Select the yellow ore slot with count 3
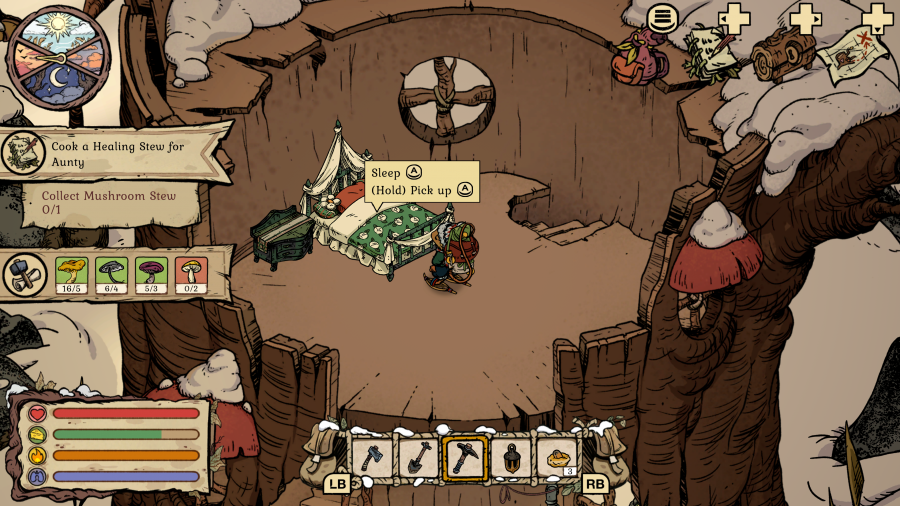900x506 pixels. click(x=558, y=458)
